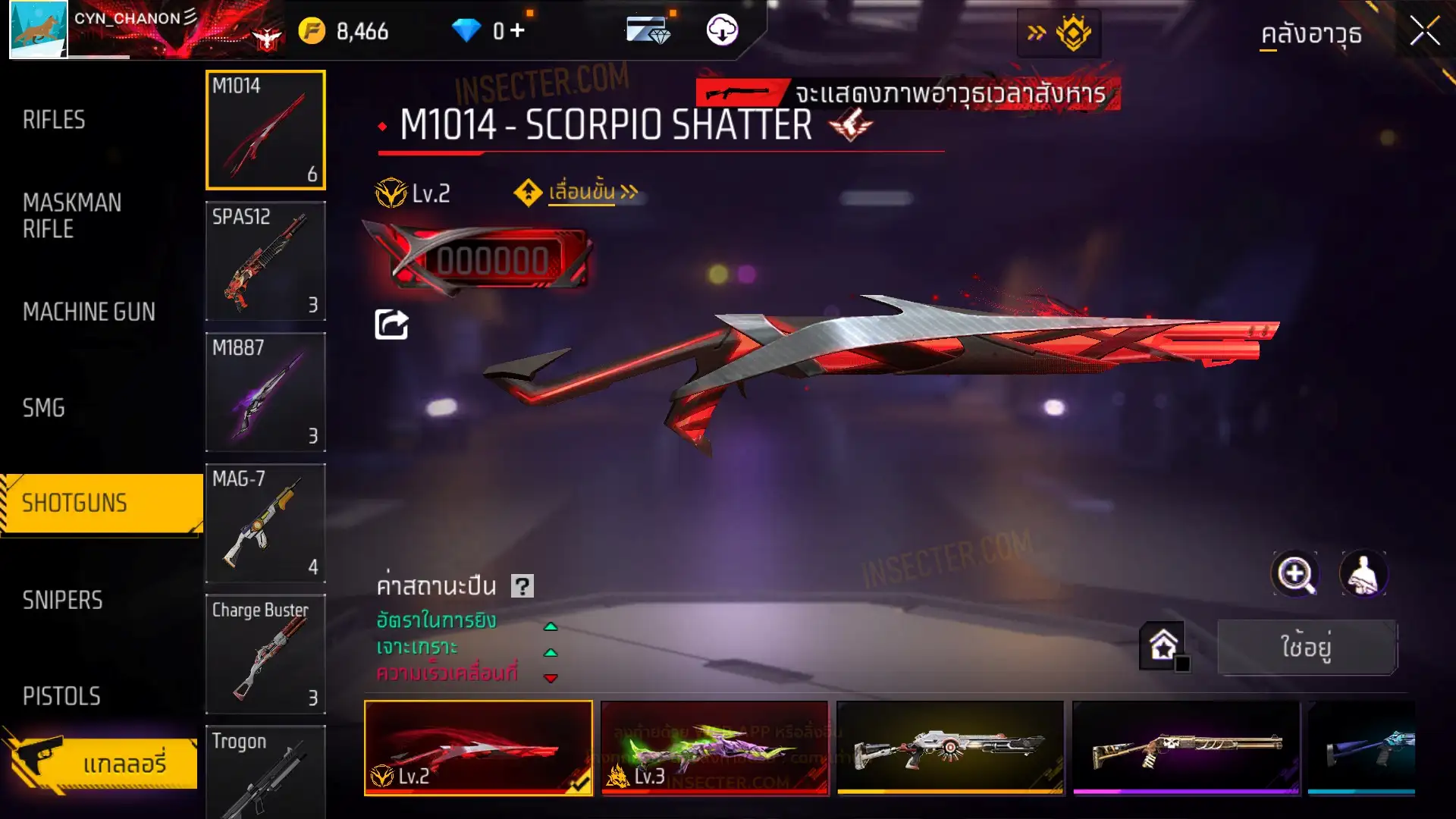
Task: Switch to the PISTOLS category
Action: tap(61, 696)
